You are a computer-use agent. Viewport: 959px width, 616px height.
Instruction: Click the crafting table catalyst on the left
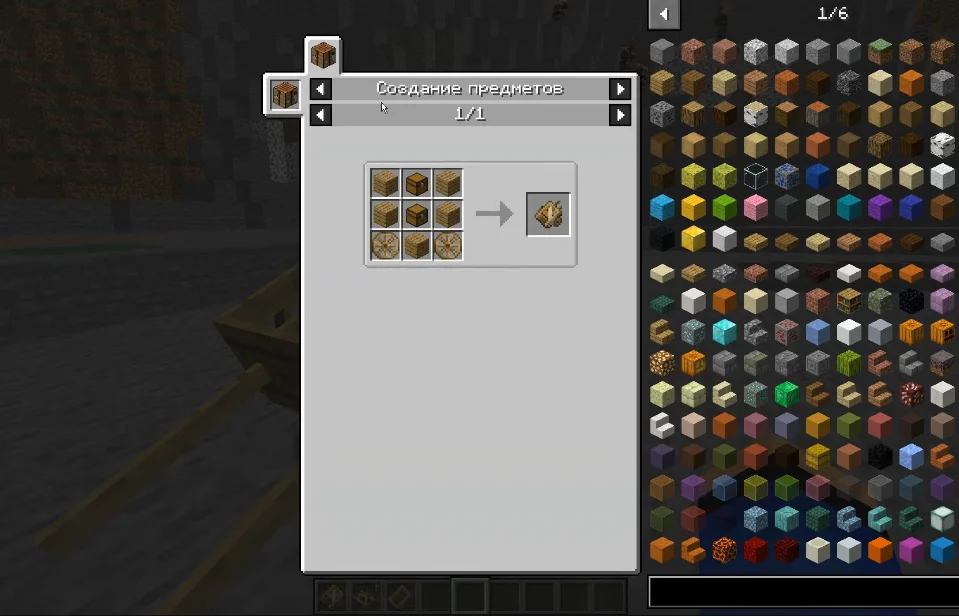pos(284,96)
